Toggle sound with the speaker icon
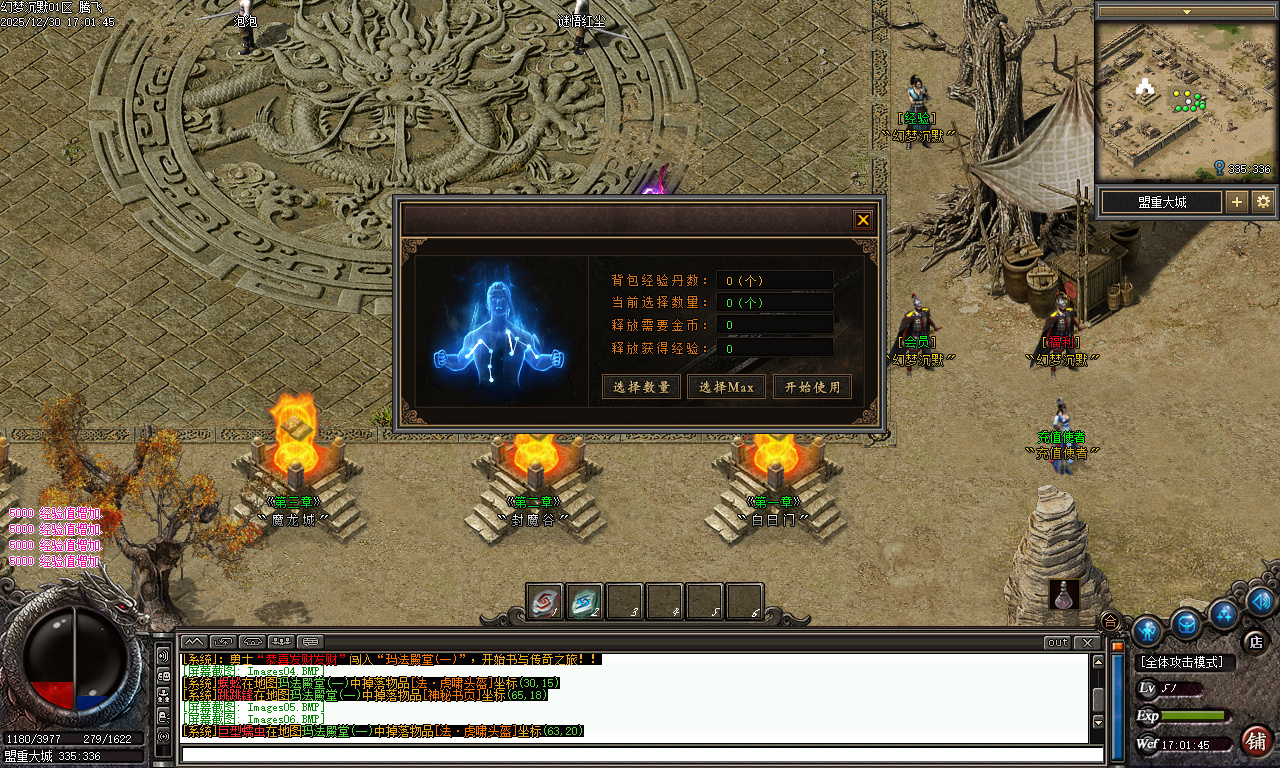The height and width of the screenshot is (768, 1280). [x=1260, y=600]
